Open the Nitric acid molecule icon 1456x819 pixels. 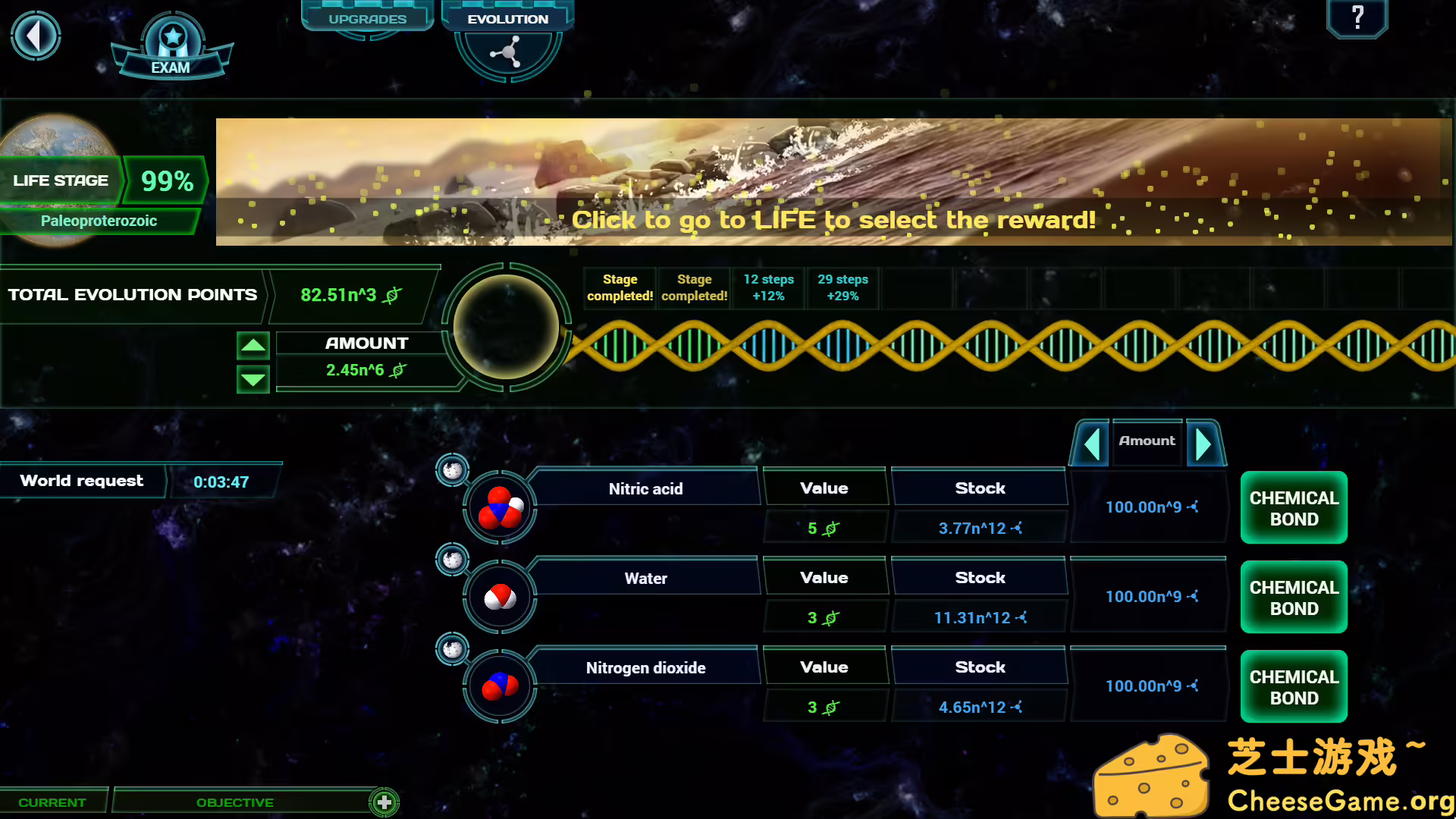click(500, 507)
